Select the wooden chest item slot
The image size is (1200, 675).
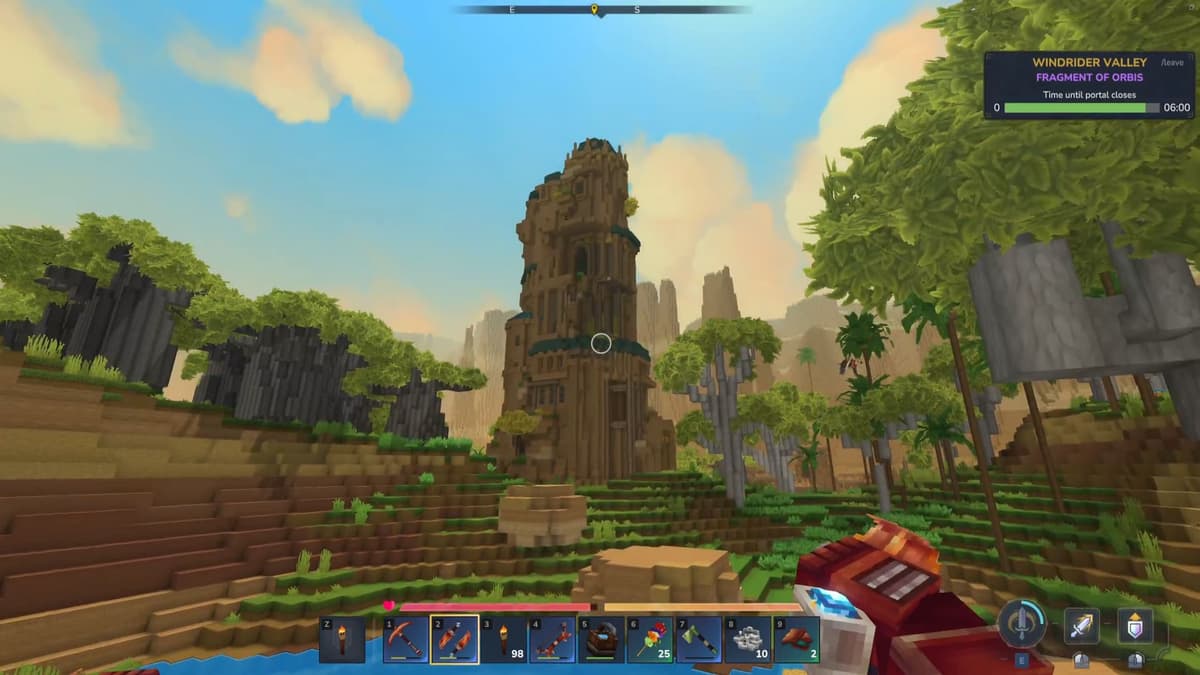click(x=601, y=640)
